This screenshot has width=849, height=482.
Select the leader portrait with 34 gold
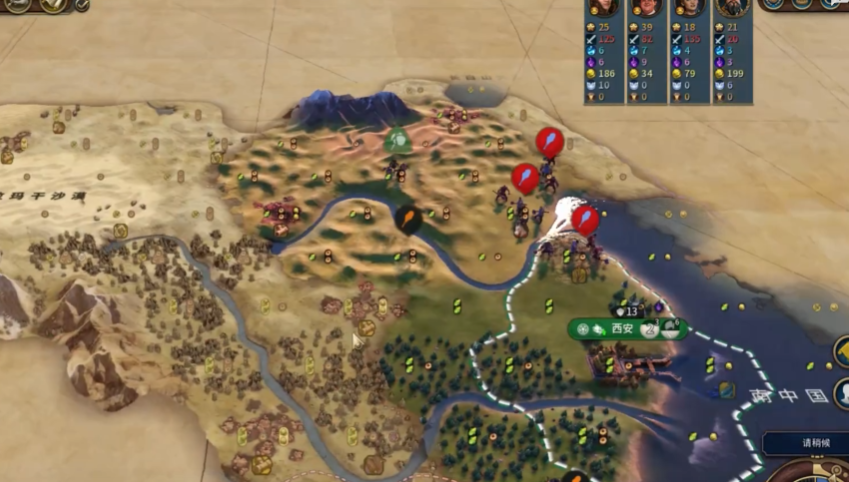(x=646, y=6)
